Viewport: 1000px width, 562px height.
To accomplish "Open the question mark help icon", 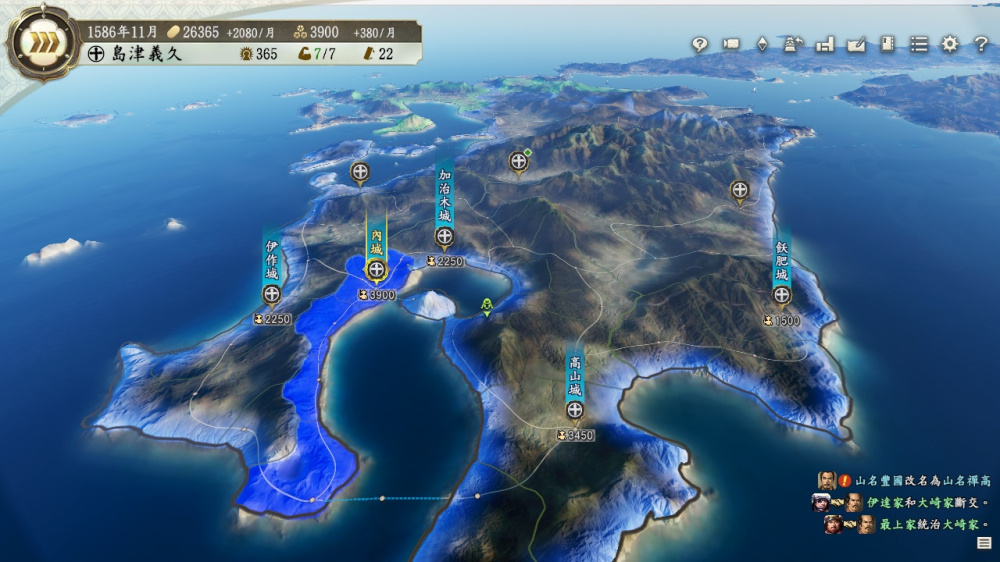I will click(981, 44).
